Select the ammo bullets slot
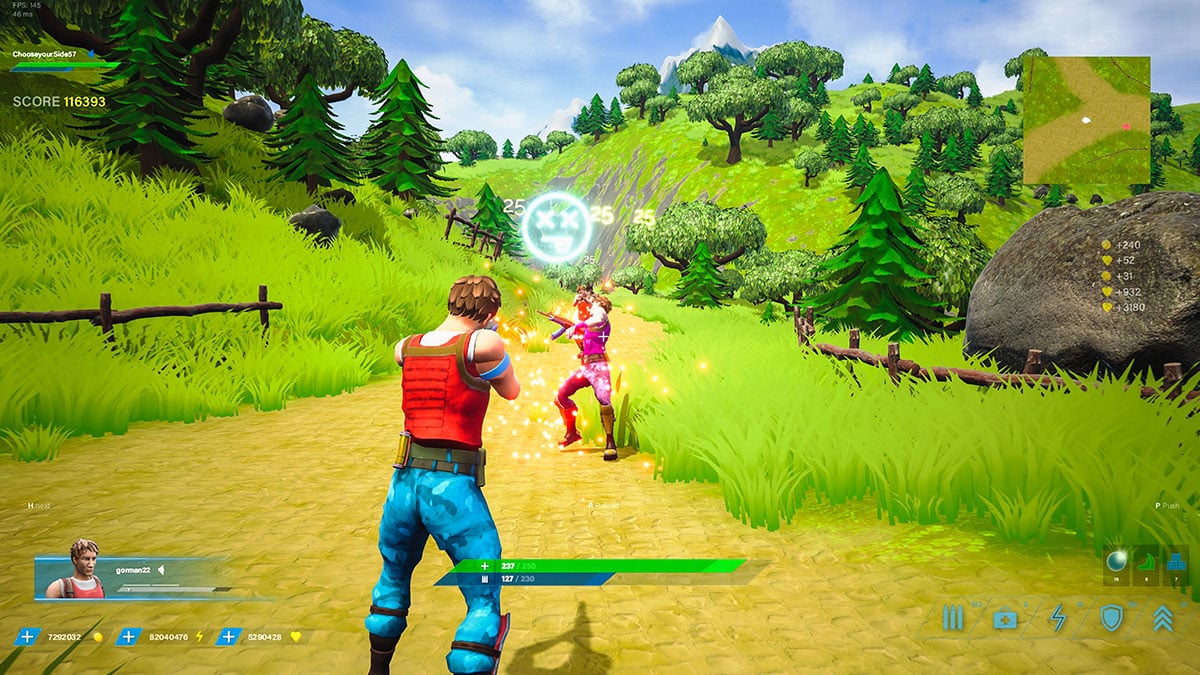 (952, 618)
